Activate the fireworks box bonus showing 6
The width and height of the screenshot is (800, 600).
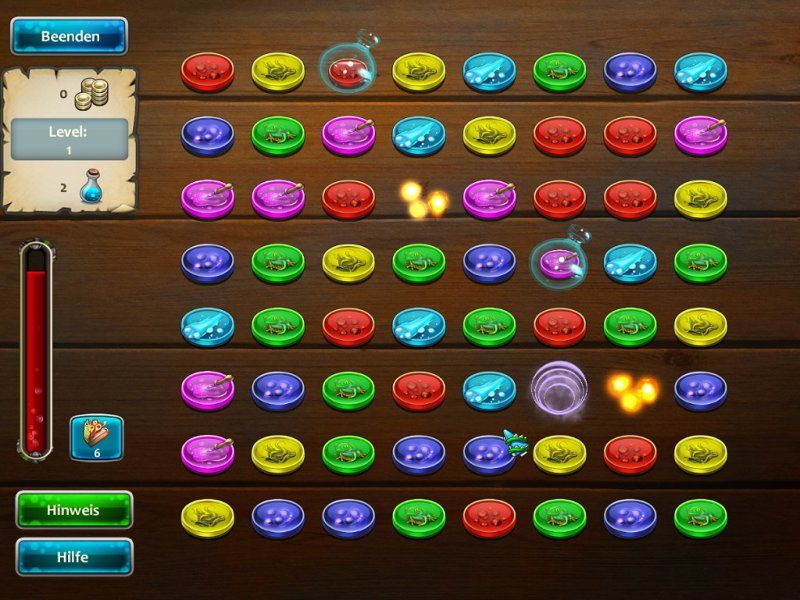pyautogui.click(x=96, y=438)
